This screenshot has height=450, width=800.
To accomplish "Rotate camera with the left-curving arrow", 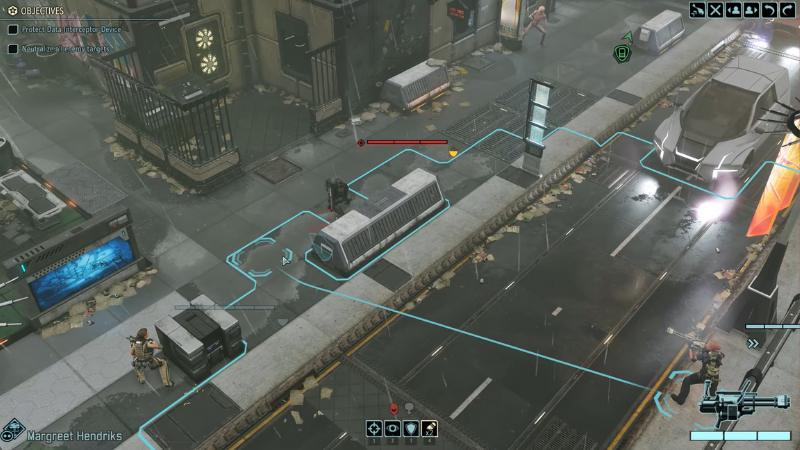I will coord(768,10).
